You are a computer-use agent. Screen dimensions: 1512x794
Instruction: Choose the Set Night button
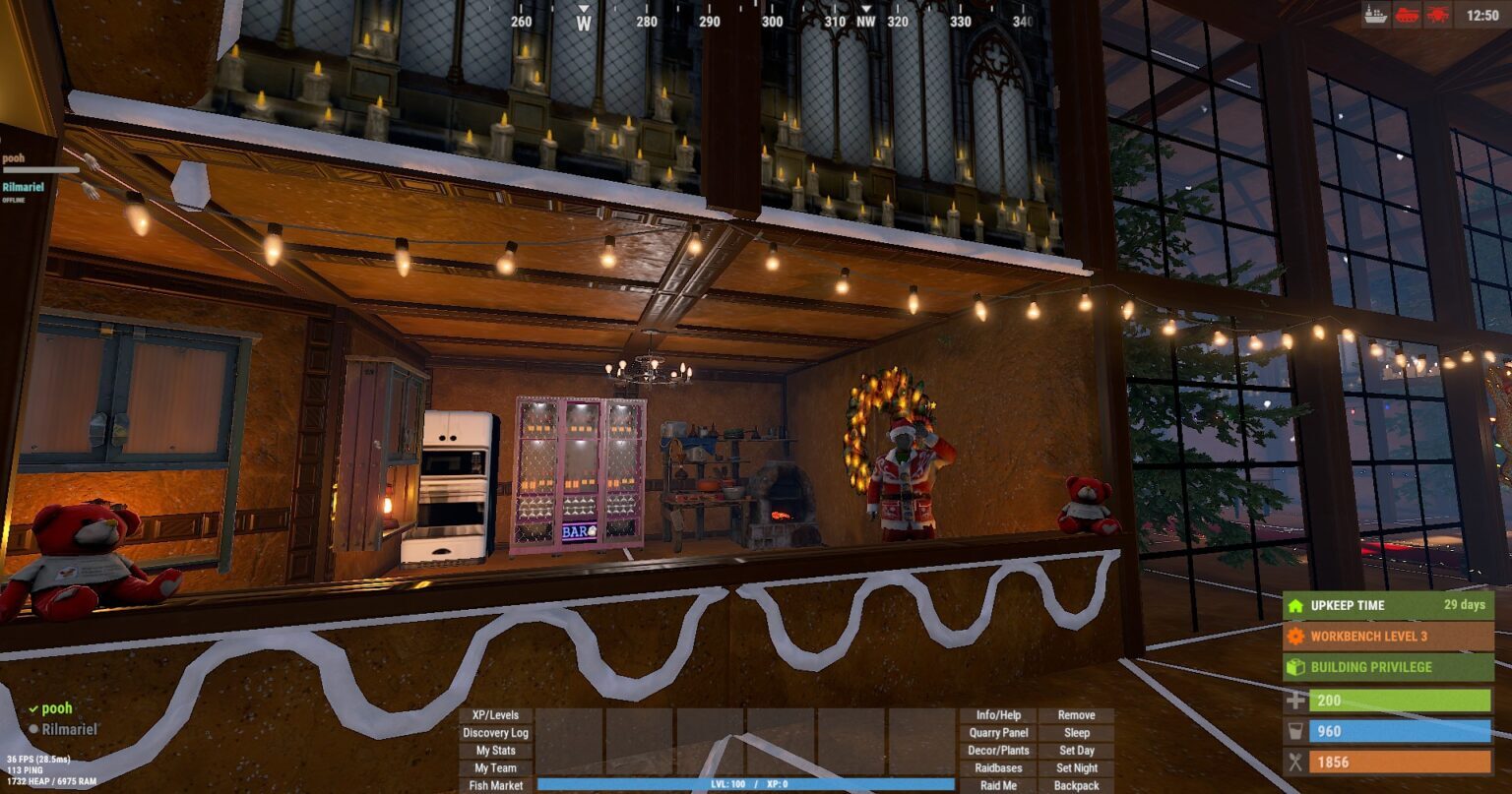pyautogui.click(x=1077, y=768)
